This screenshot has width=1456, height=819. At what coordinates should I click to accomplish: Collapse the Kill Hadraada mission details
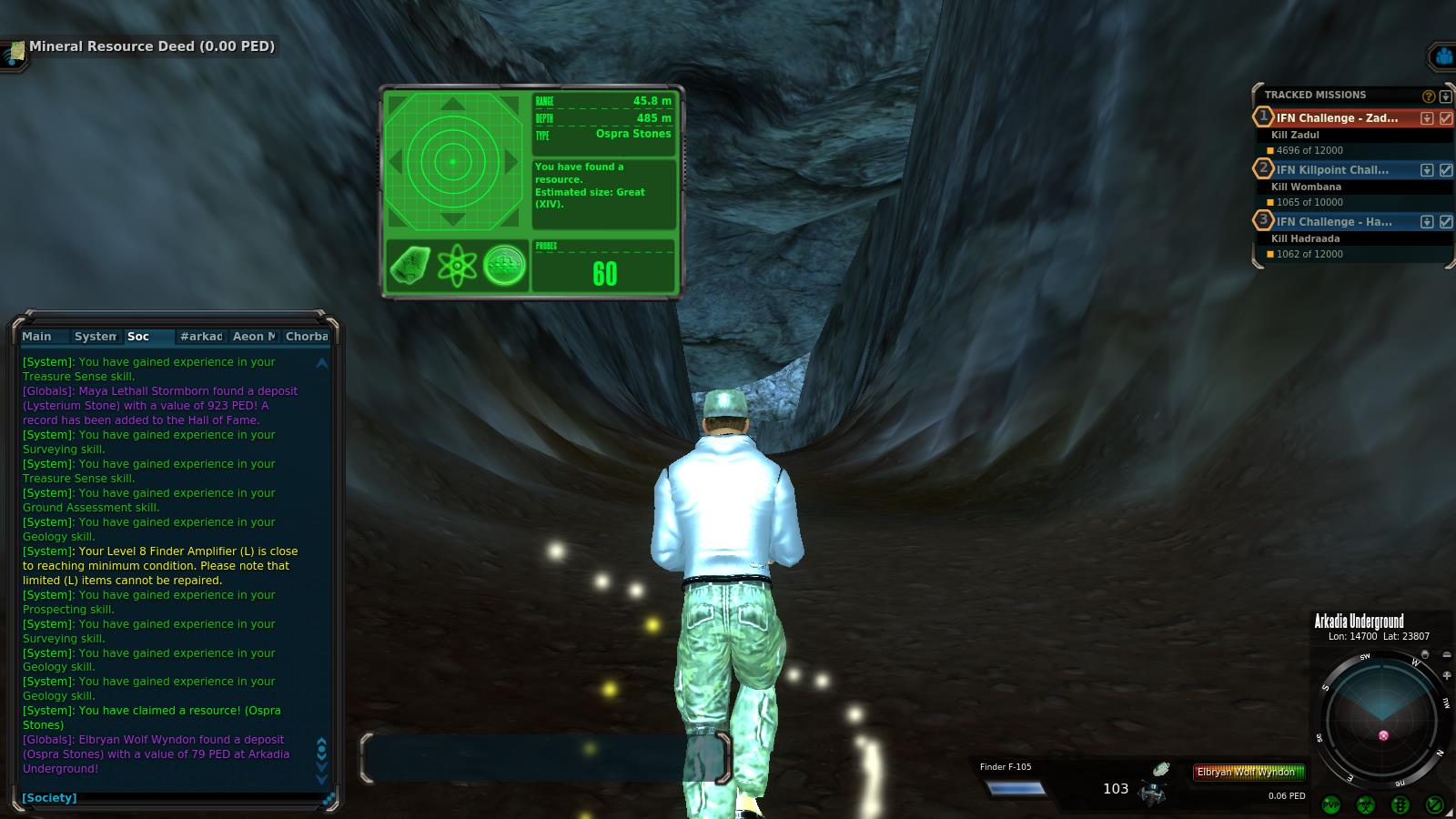(x=1427, y=222)
